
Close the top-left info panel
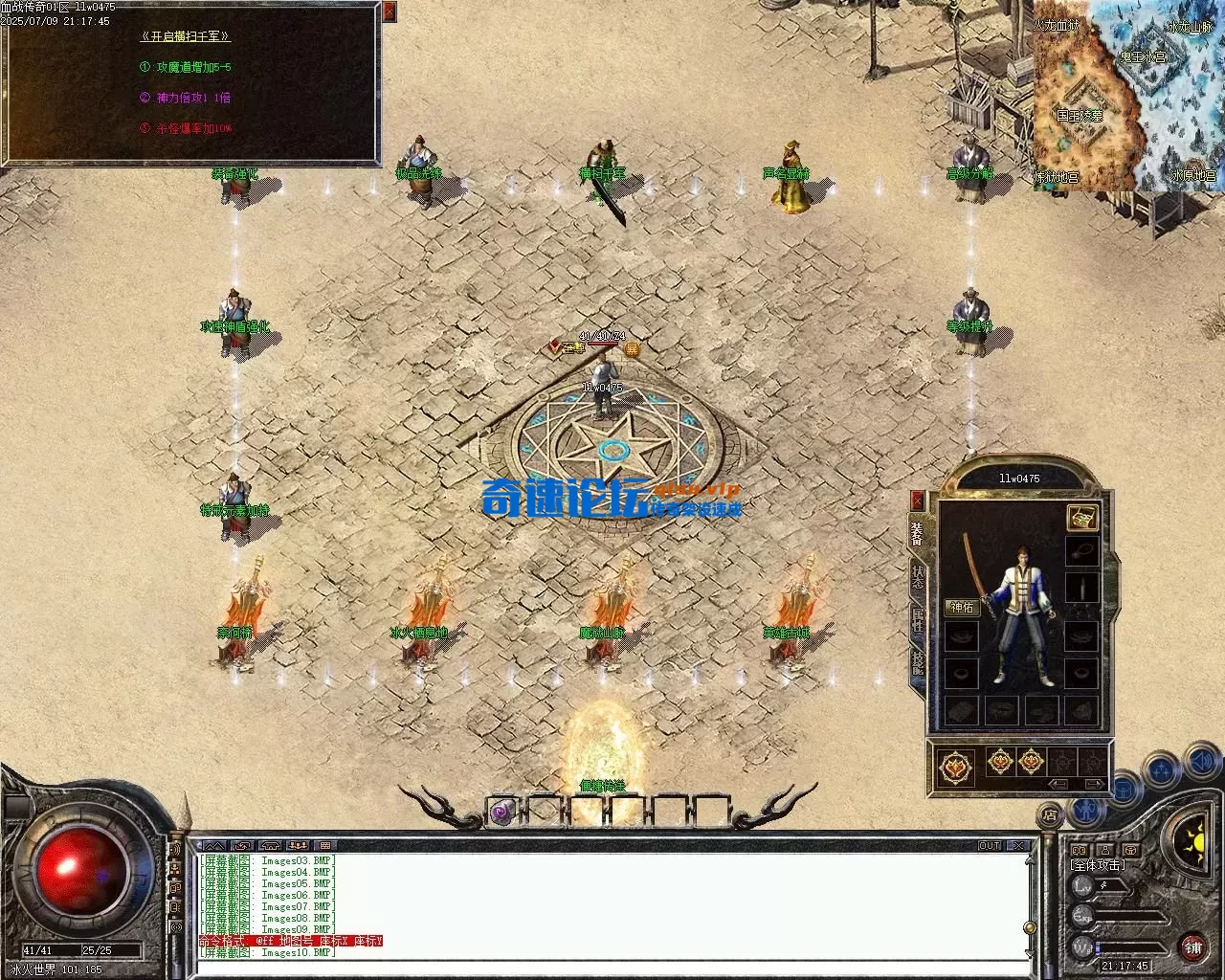tap(389, 11)
